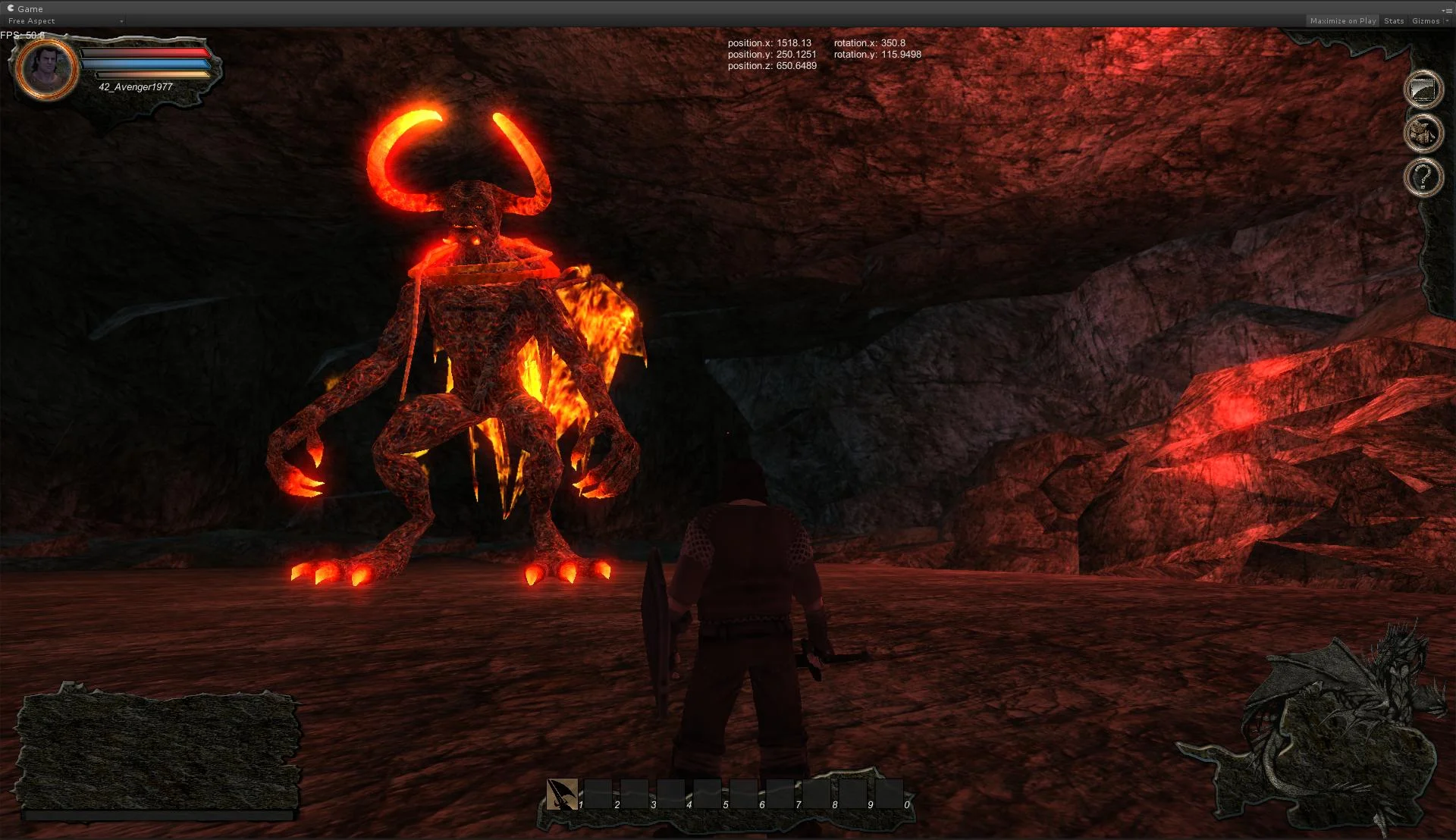Open the Gizmos dropdown arrow

[x=1446, y=20]
